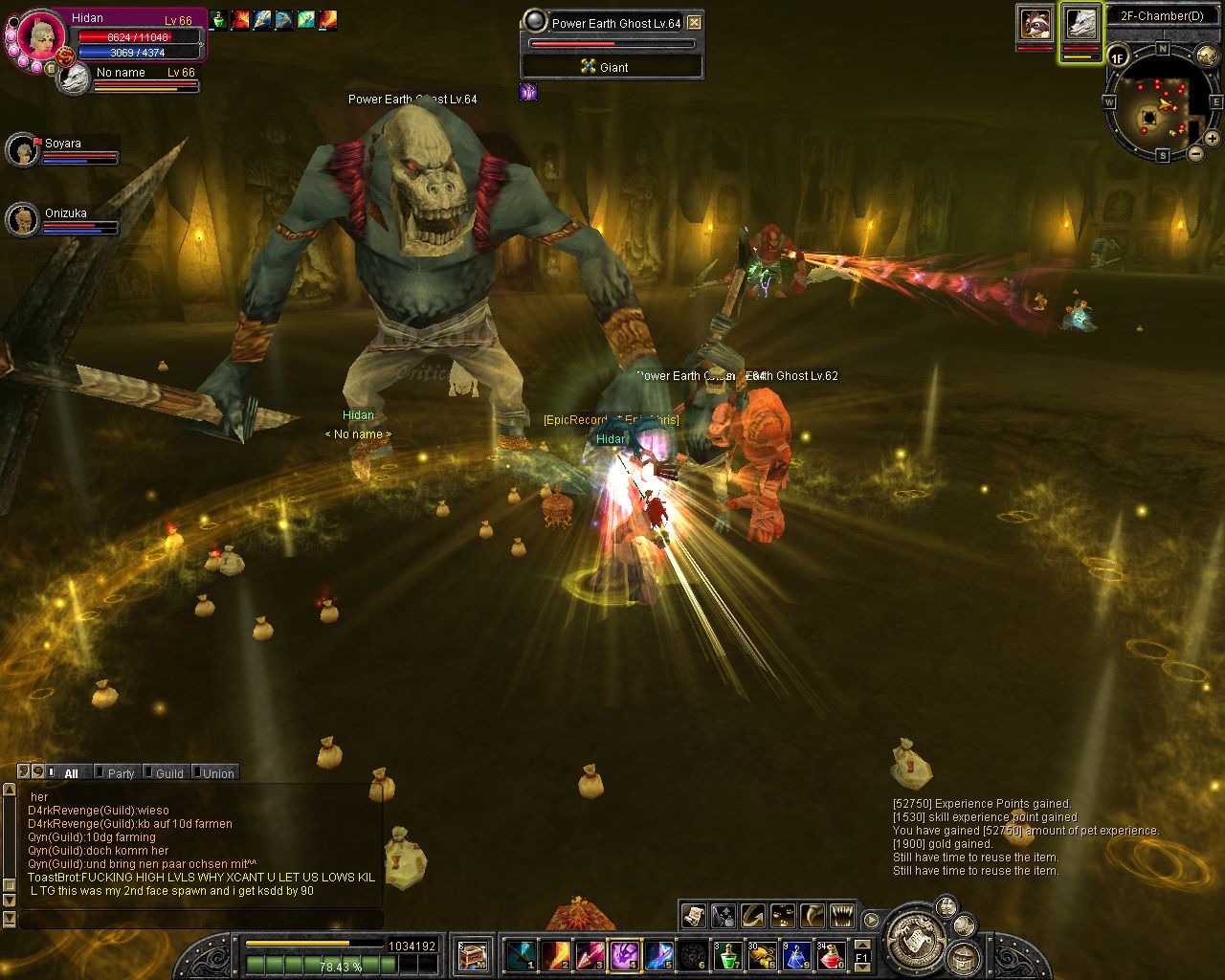This screenshot has width=1225, height=980.
Task: Use the blue mana potion in slot 9
Action: [x=796, y=954]
